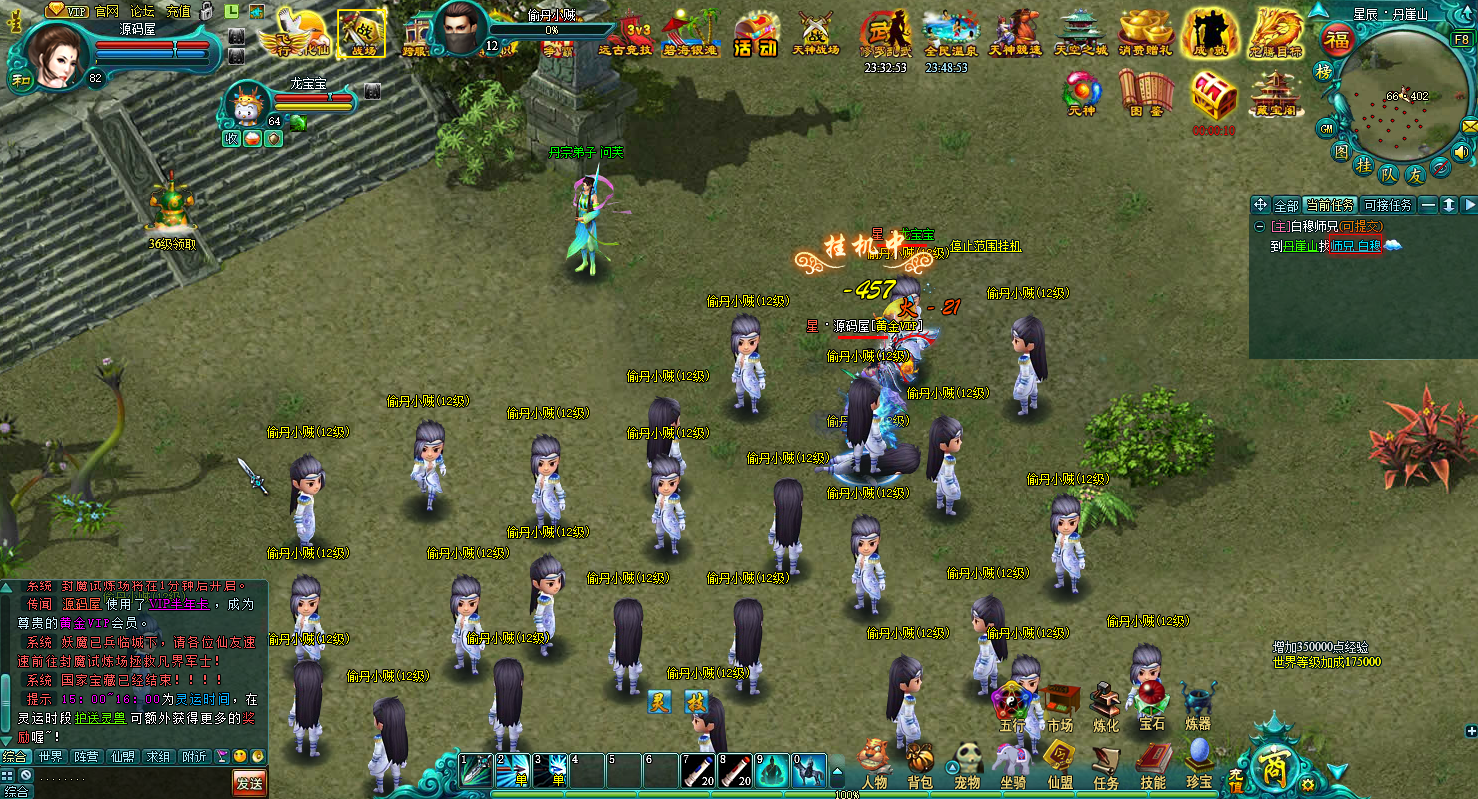Viewport: 1478px width, 799px height.
Task: Toggle the sound speaker button
Action: (x=1461, y=153)
